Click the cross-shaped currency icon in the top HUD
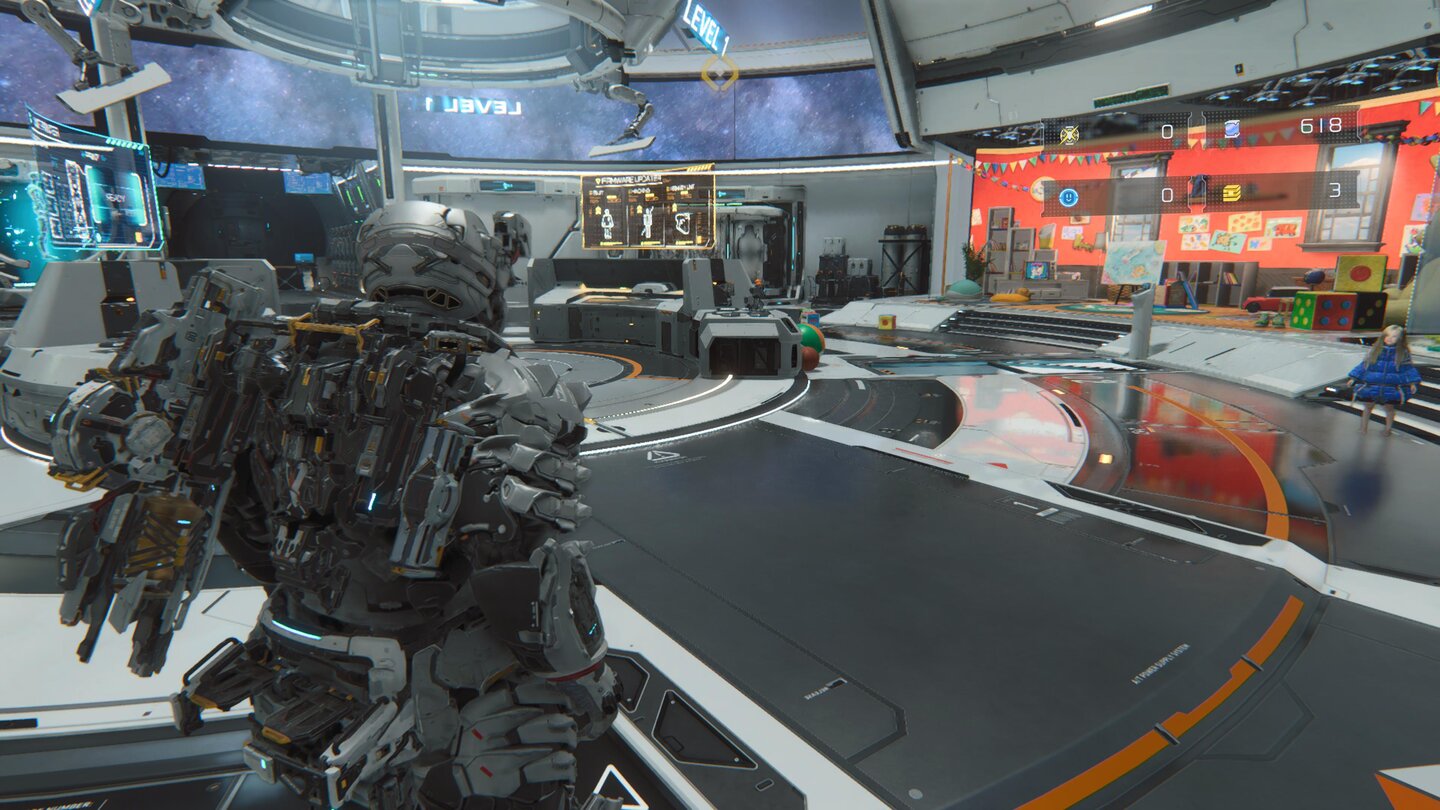Screen dimensions: 1440x810 click(1069, 133)
